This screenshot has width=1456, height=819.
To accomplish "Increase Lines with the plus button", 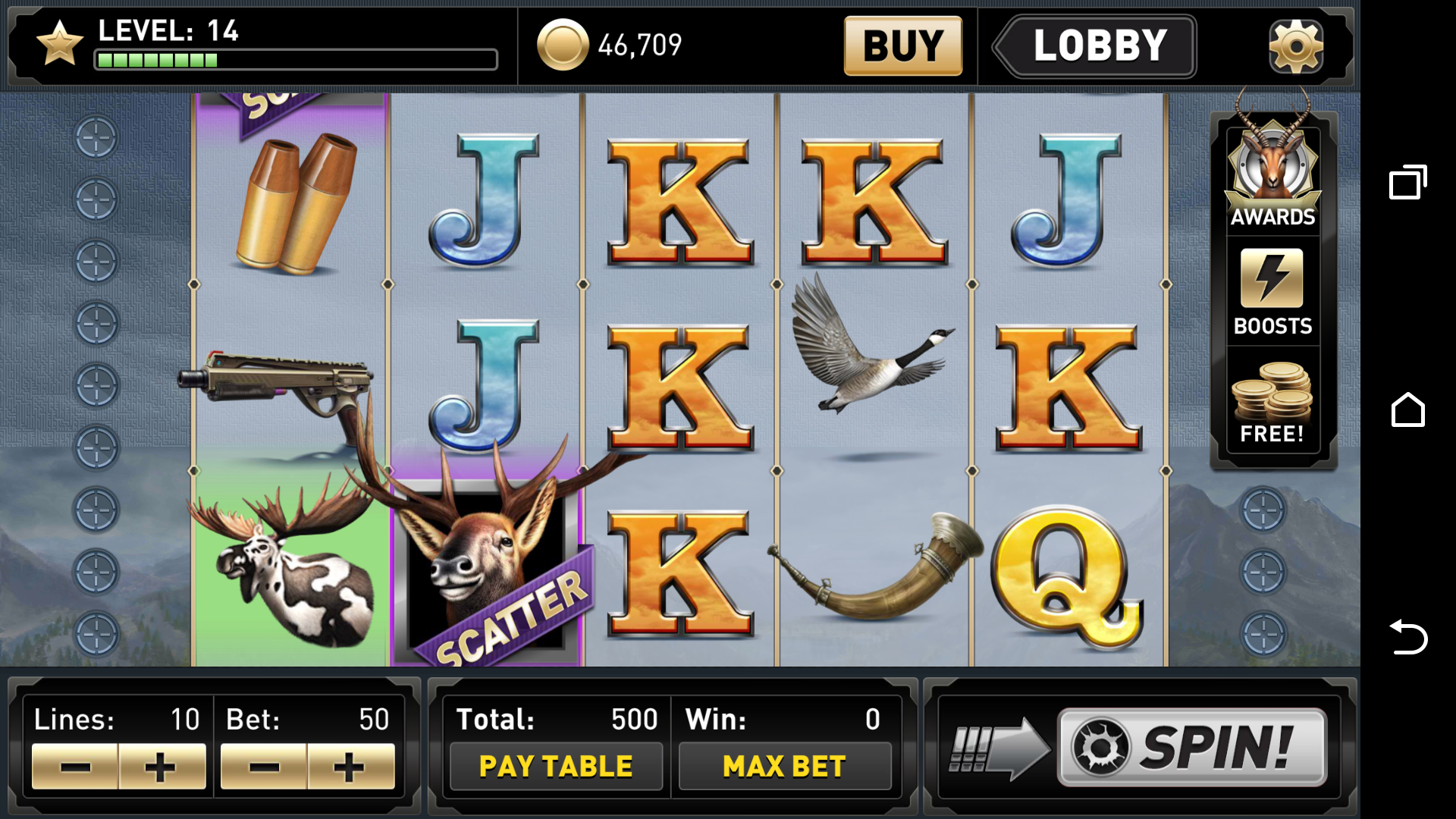I will 162,766.
